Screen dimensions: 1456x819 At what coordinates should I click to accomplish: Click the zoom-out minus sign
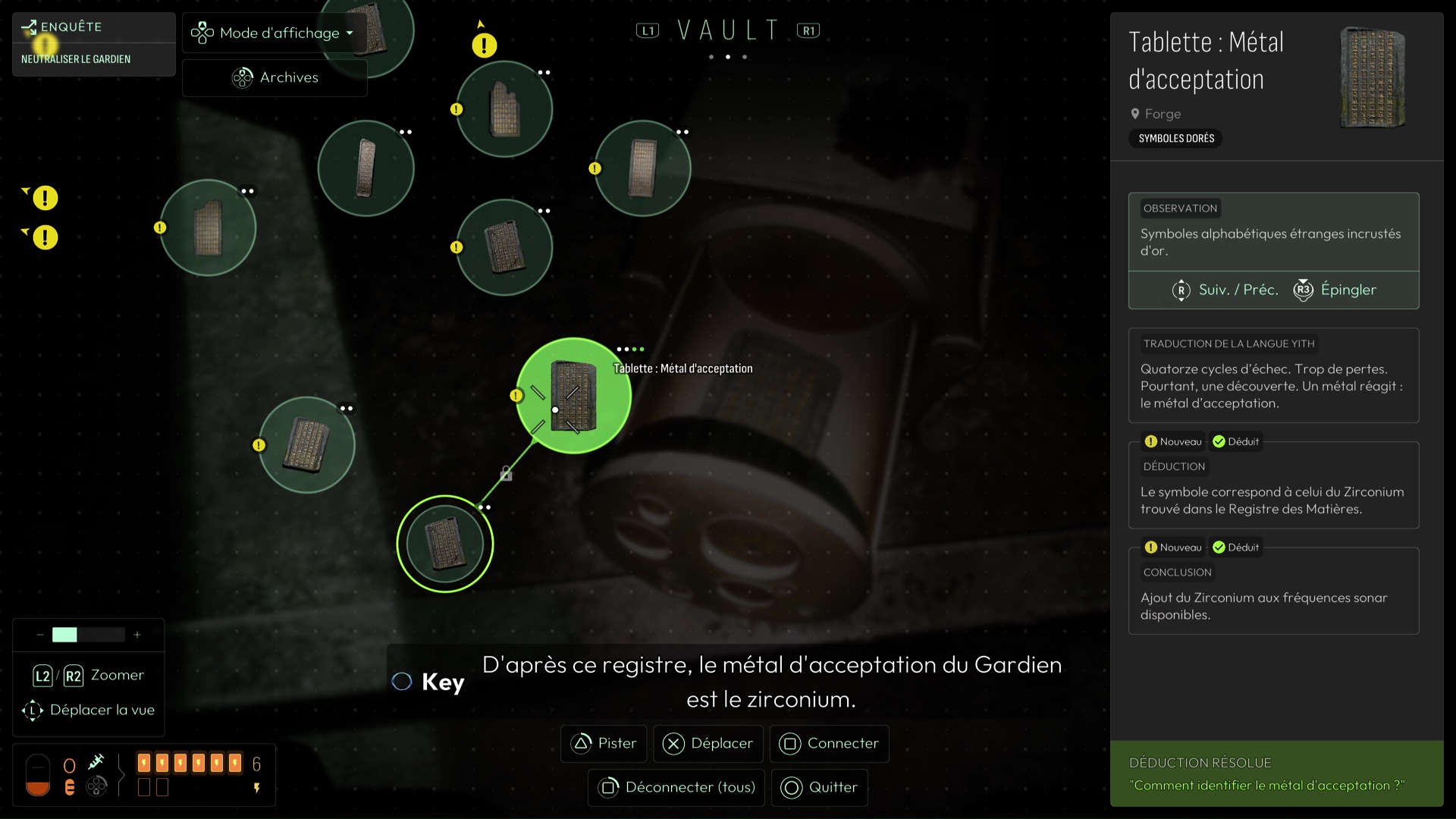coord(39,635)
